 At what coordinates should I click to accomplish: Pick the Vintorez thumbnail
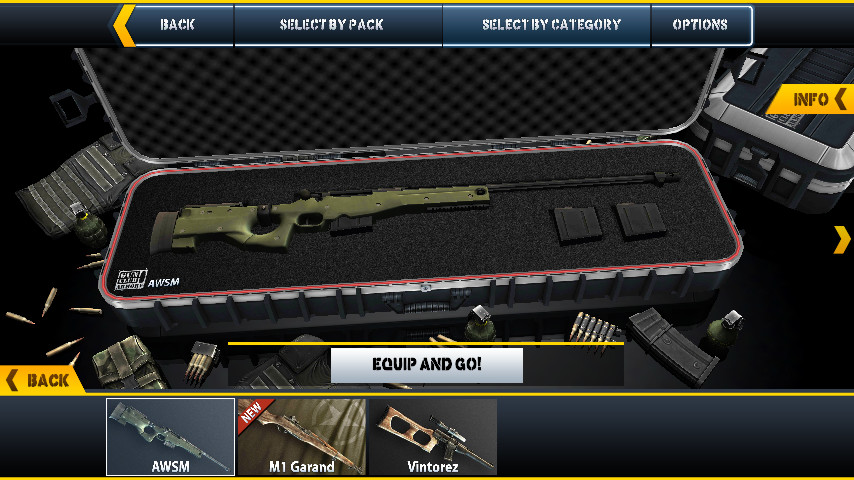click(433, 437)
